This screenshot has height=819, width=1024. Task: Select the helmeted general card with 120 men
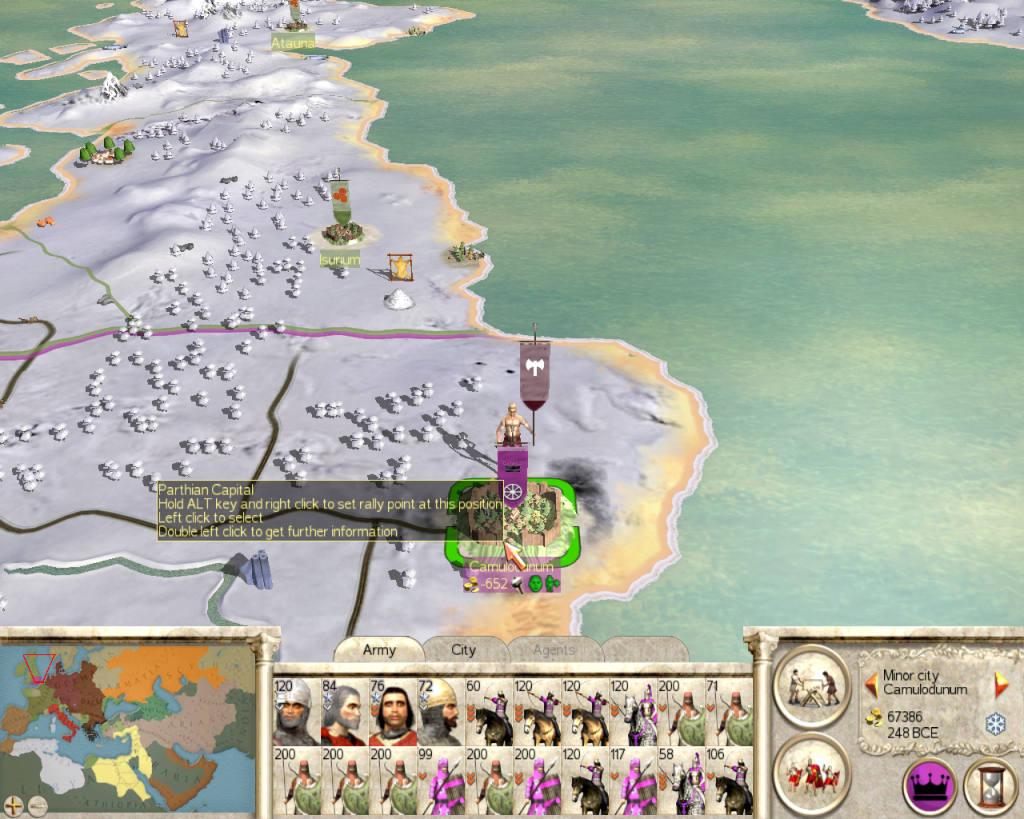click(296, 713)
